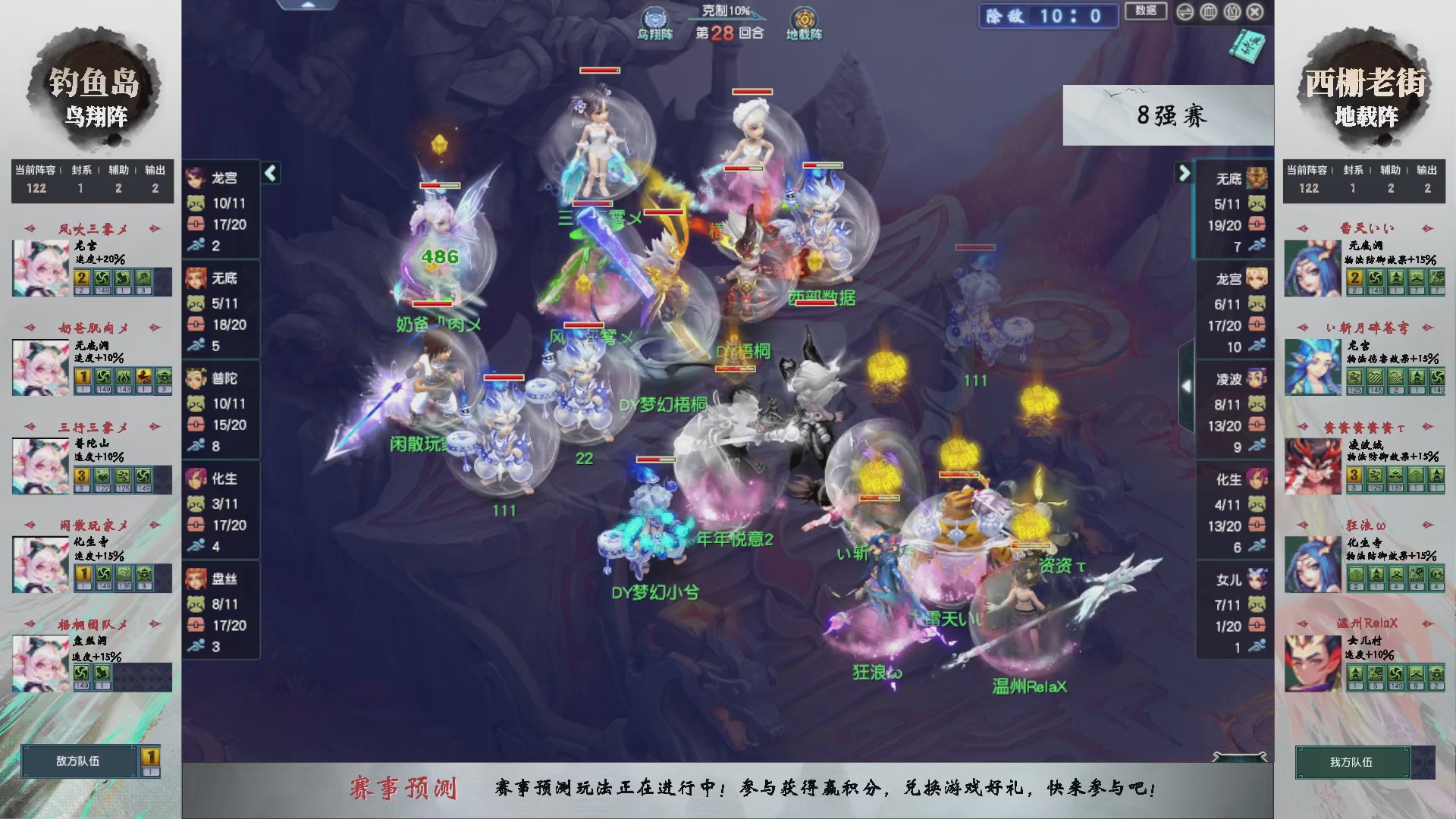The height and width of the screenshot is (819, 1456).
Task: Select the 龙宫 faction icon in left roster
Action: [196, 178]
